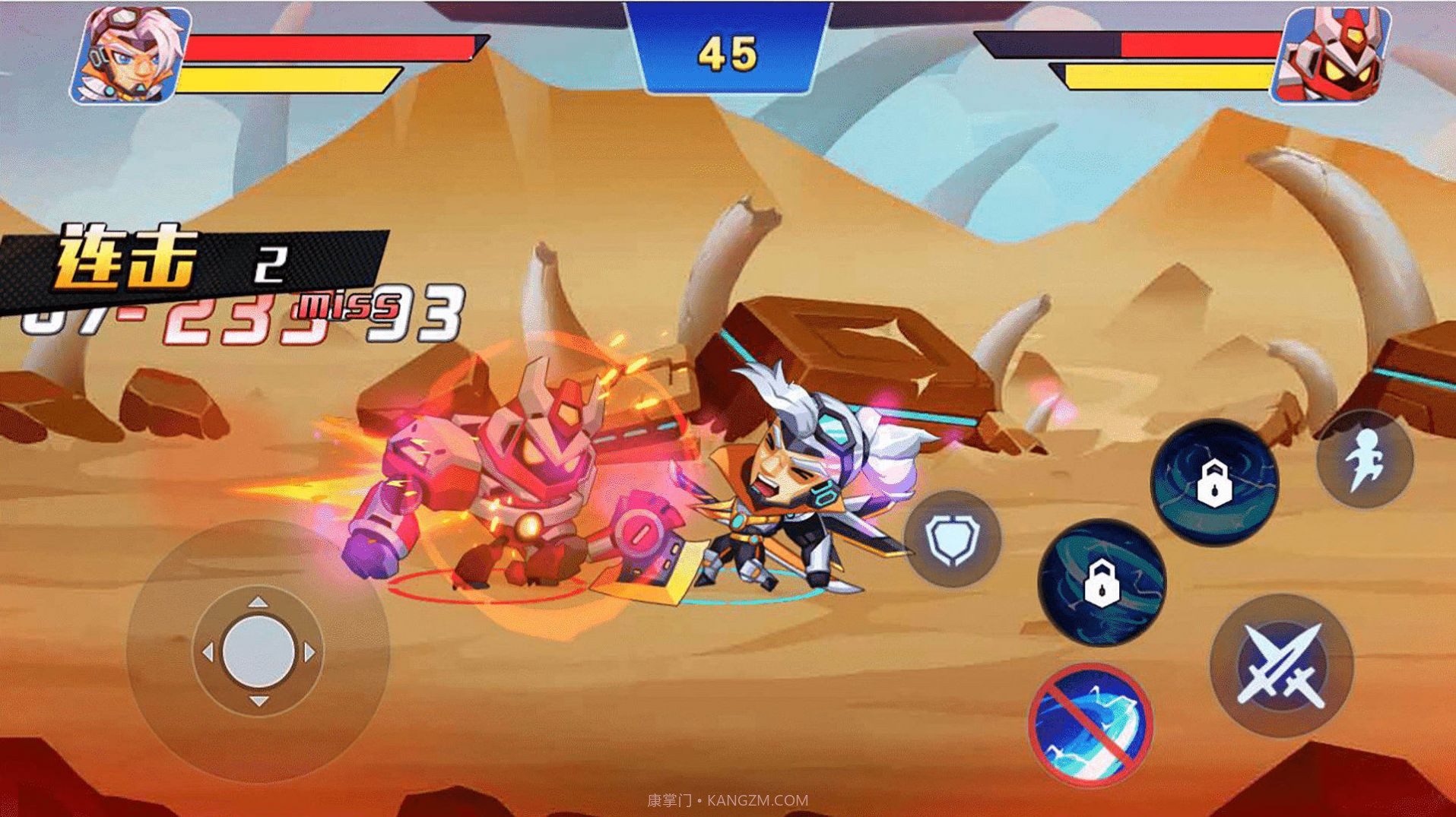This screenshot has height=817, width=1456.
Task: Tap the joystick's down arrow
Action: coord(259,701)
